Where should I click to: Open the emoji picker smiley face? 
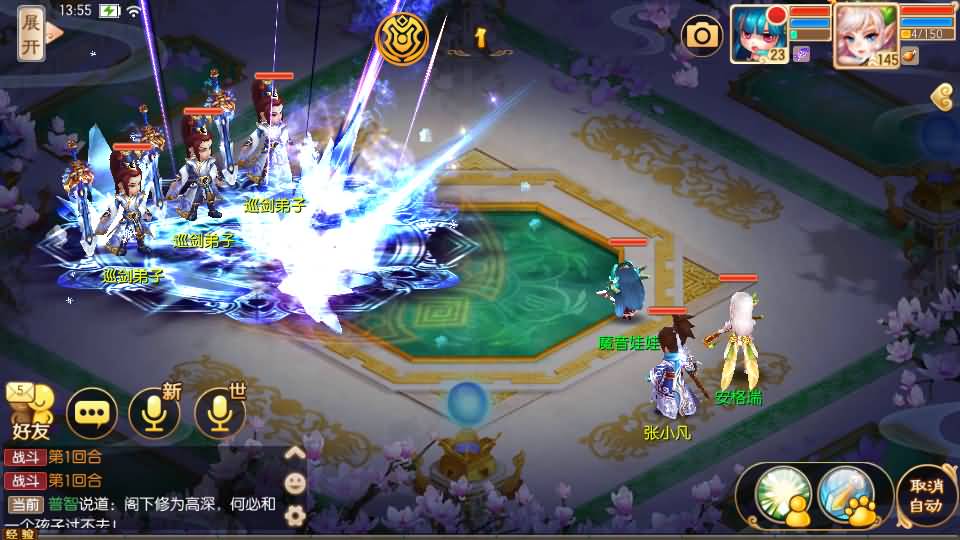(x=295, y=484)
